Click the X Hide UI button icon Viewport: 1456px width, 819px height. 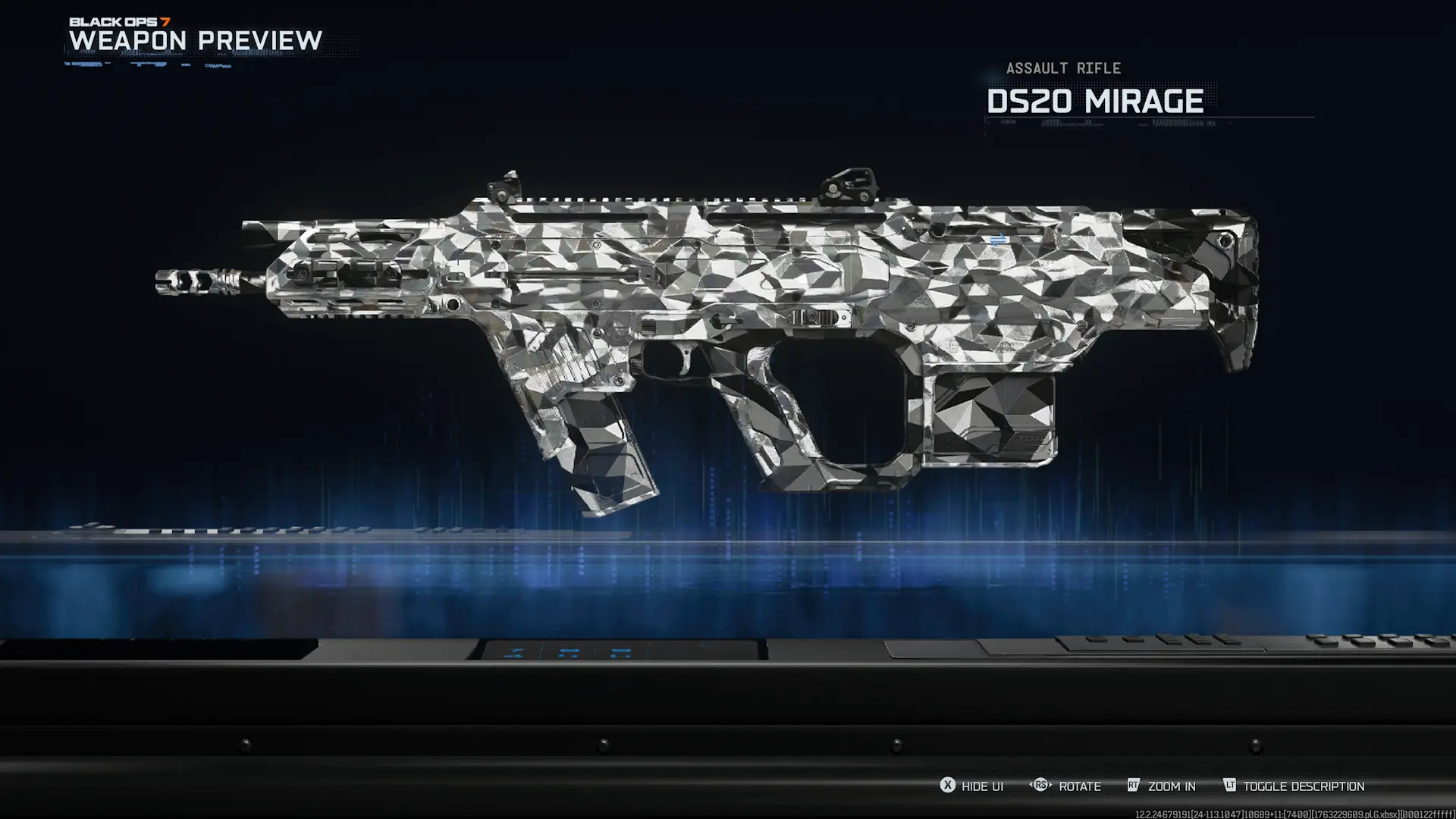click(946, 786)
